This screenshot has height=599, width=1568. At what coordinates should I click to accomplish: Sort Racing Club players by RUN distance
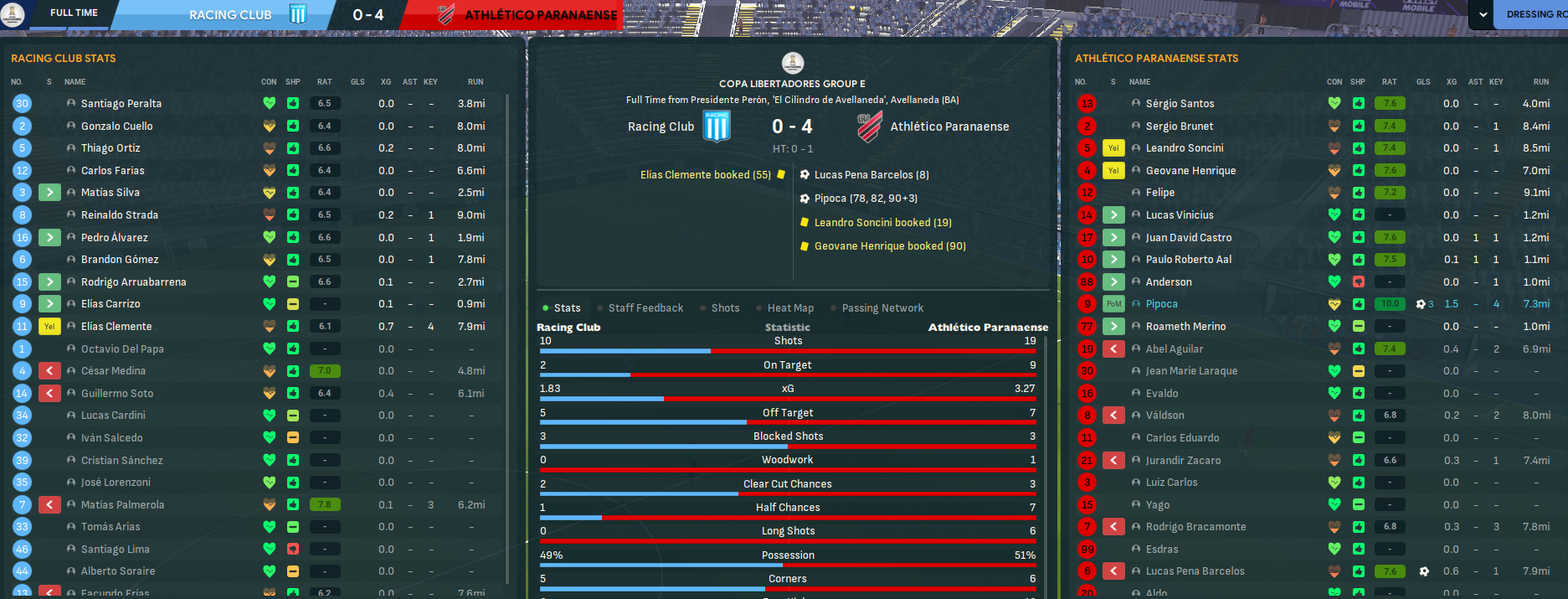(476, 82)
